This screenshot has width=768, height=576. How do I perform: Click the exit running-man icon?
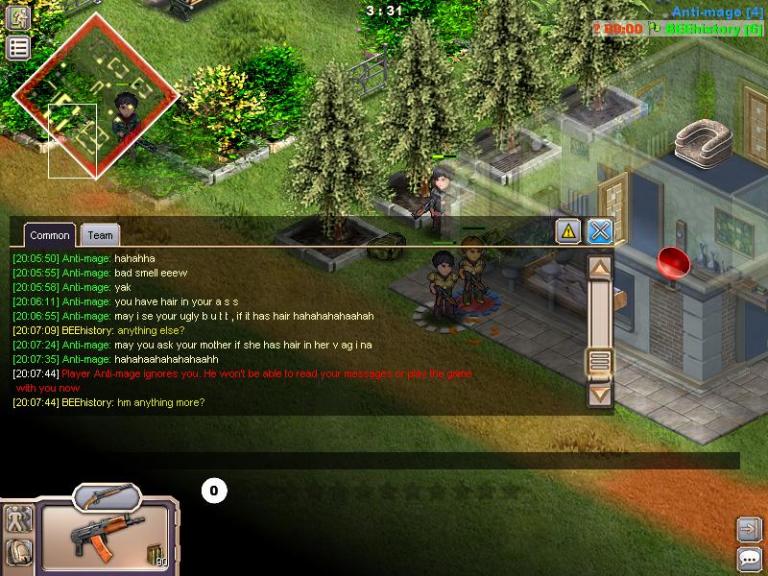pyautogui.click(x=18, y=16)
